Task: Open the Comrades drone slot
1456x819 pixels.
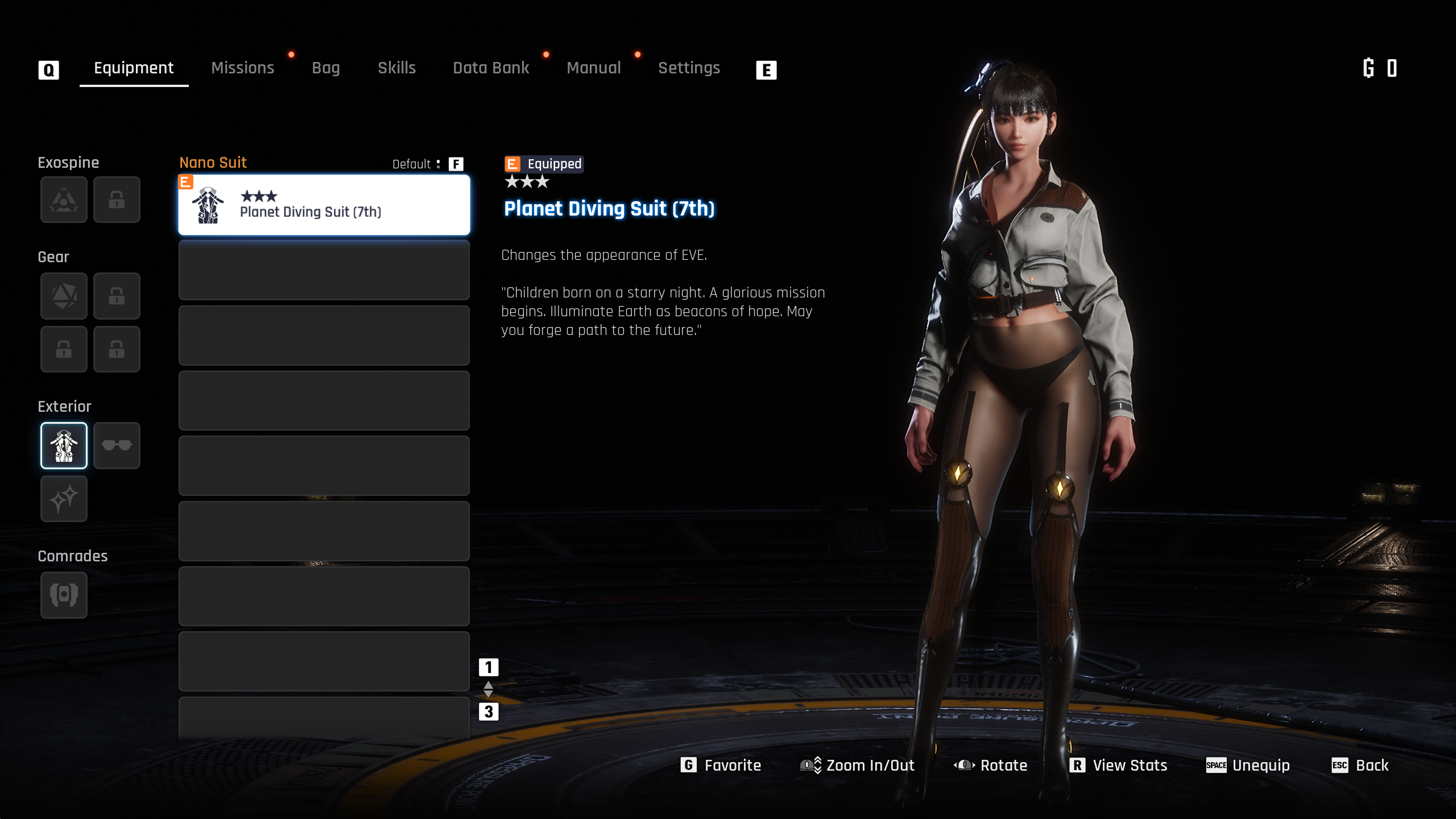Action: click(x=64, y=595)
